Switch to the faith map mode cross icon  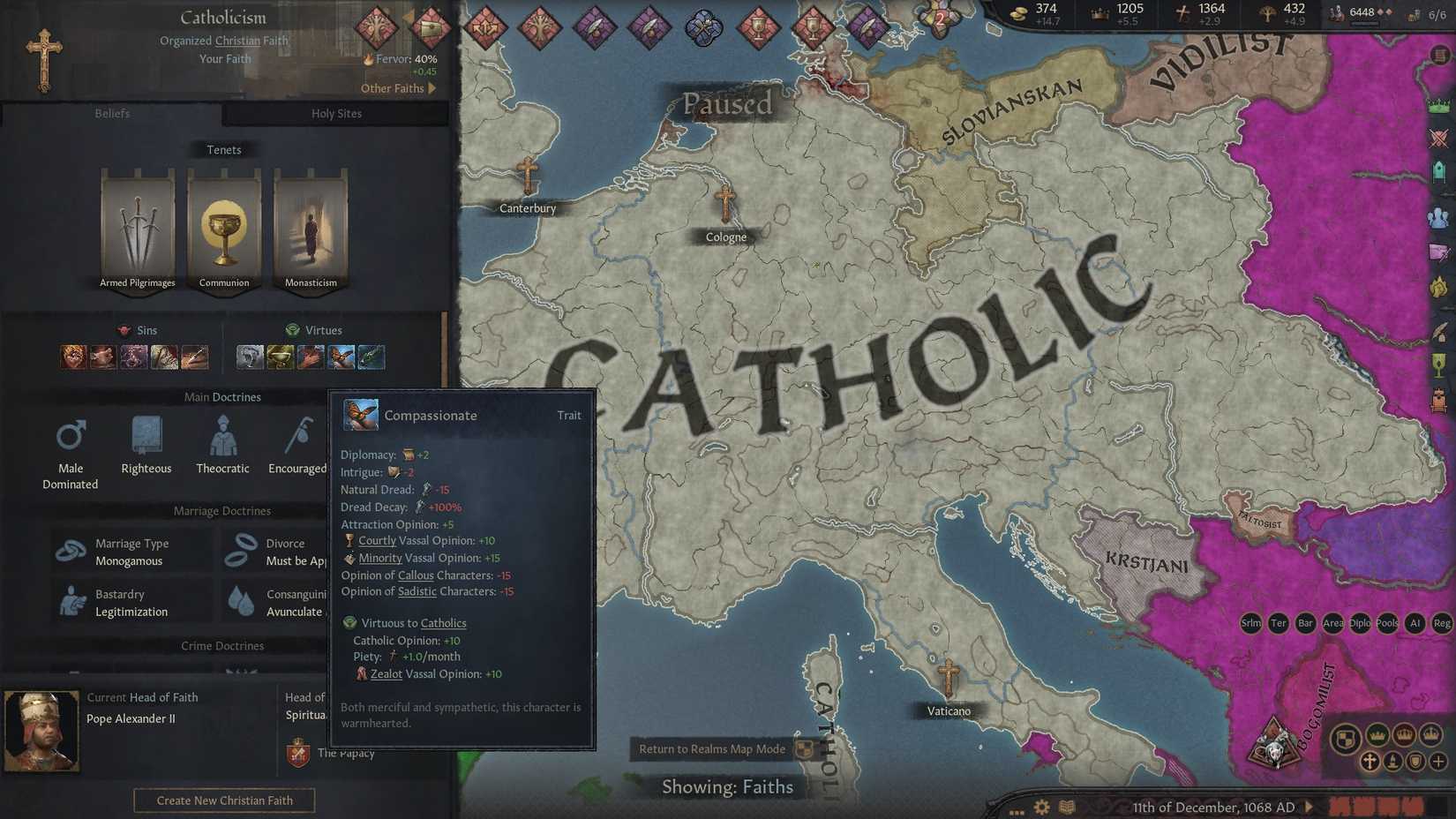(x=1370, y=762)
